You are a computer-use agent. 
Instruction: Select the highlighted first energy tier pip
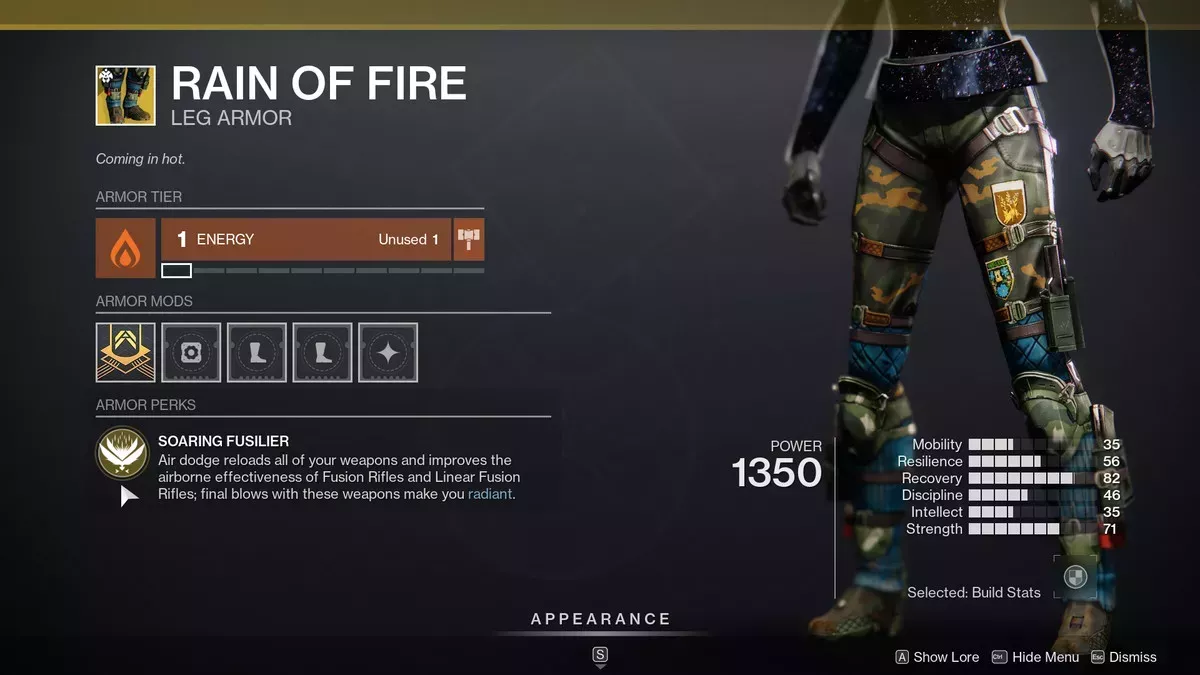176,270
